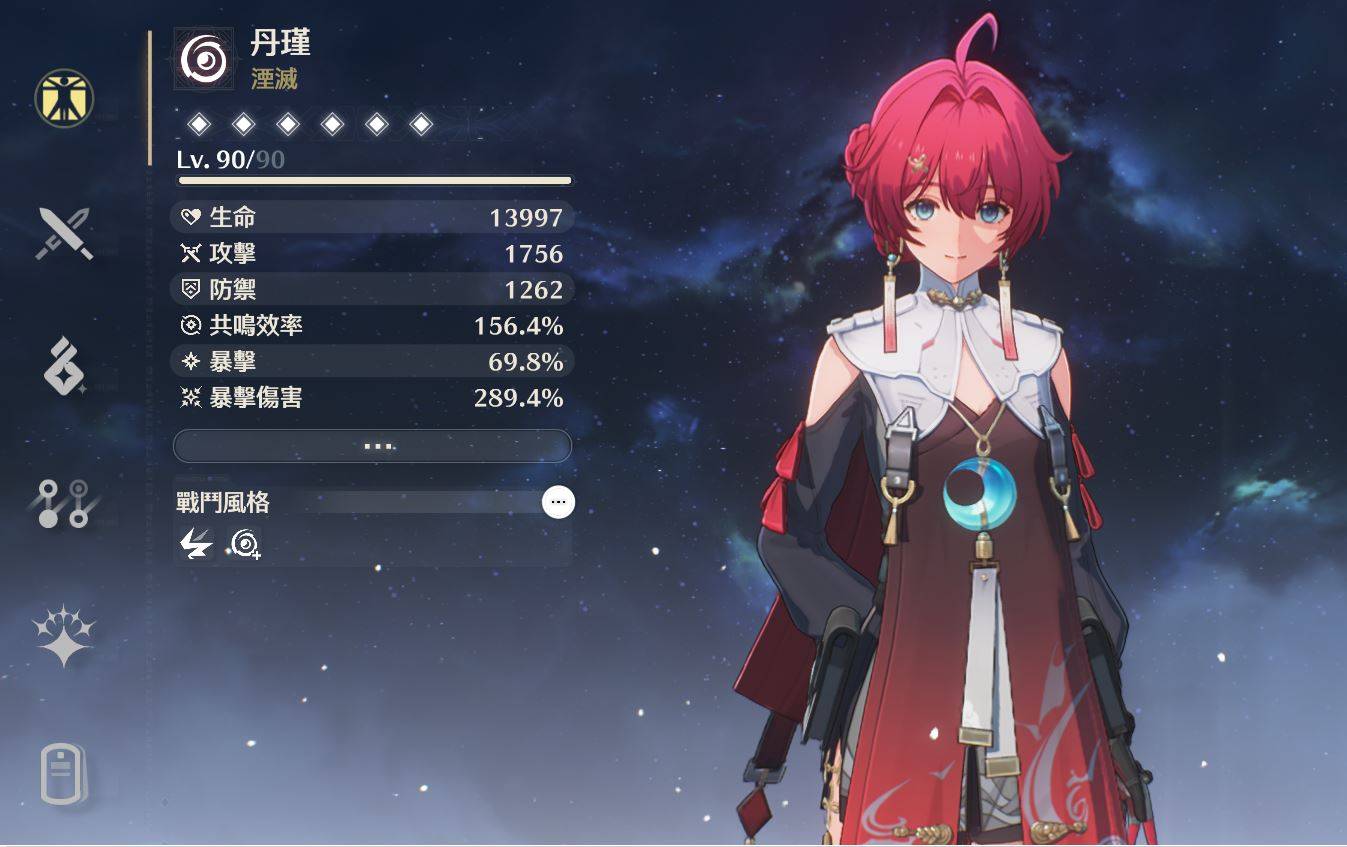Open the sparkle star resonance chain tab
The height and width of the screenshot is (847, 1347).
coord(64,635)
